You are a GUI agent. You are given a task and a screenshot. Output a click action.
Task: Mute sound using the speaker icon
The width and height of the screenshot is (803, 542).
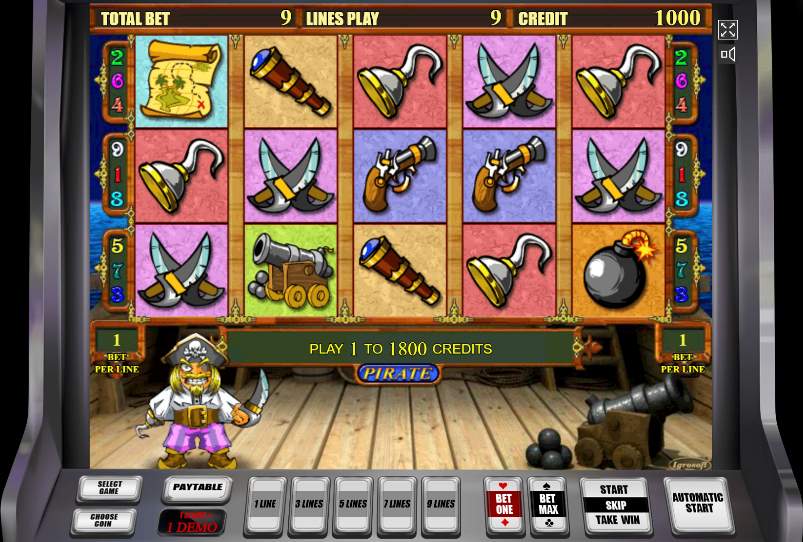[x=728, y=55]
